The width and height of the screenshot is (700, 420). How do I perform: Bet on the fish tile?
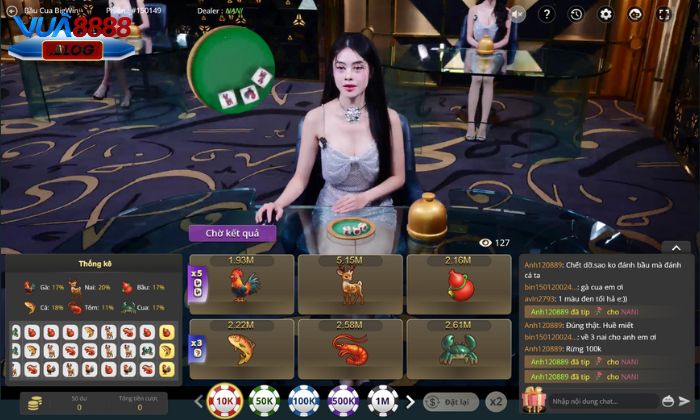pos(241,348)
